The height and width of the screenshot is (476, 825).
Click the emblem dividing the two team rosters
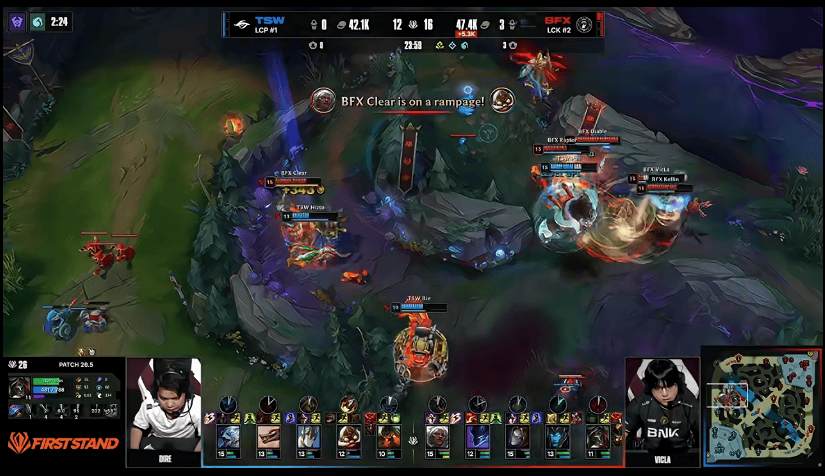[x=412, y=439]
